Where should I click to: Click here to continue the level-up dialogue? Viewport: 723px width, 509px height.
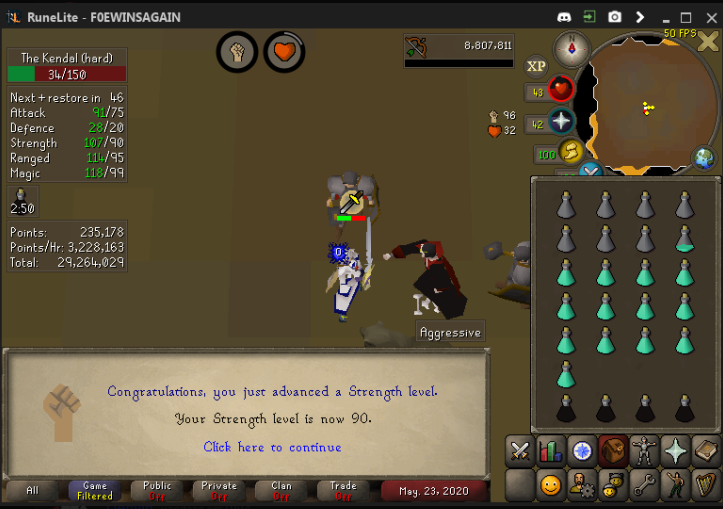[x=272, y=447]
